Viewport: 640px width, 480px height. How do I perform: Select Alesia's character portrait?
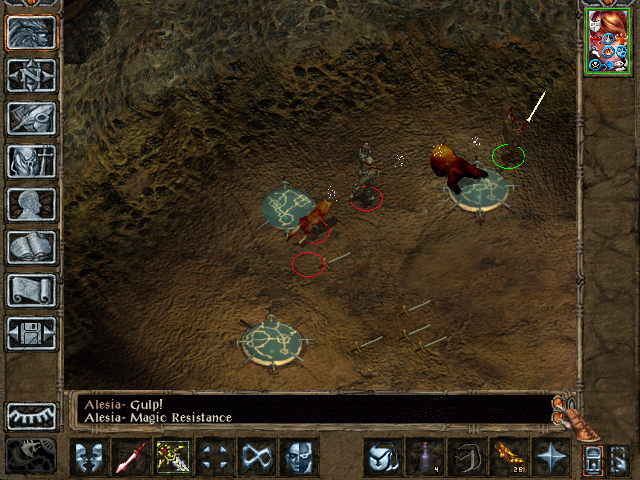pos(608,41)
